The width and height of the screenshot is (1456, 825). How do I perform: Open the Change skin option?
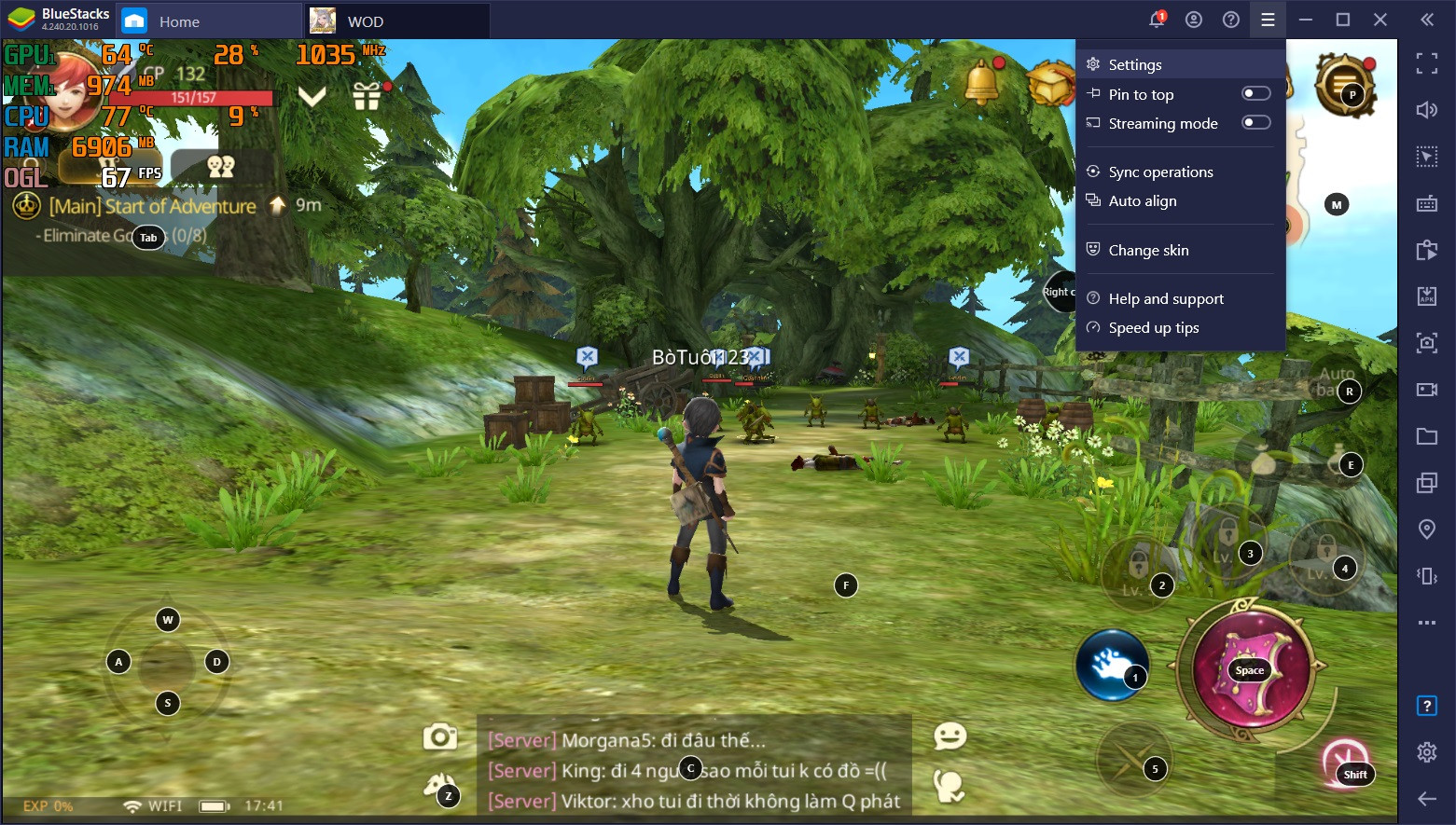tap(1148, 250)
